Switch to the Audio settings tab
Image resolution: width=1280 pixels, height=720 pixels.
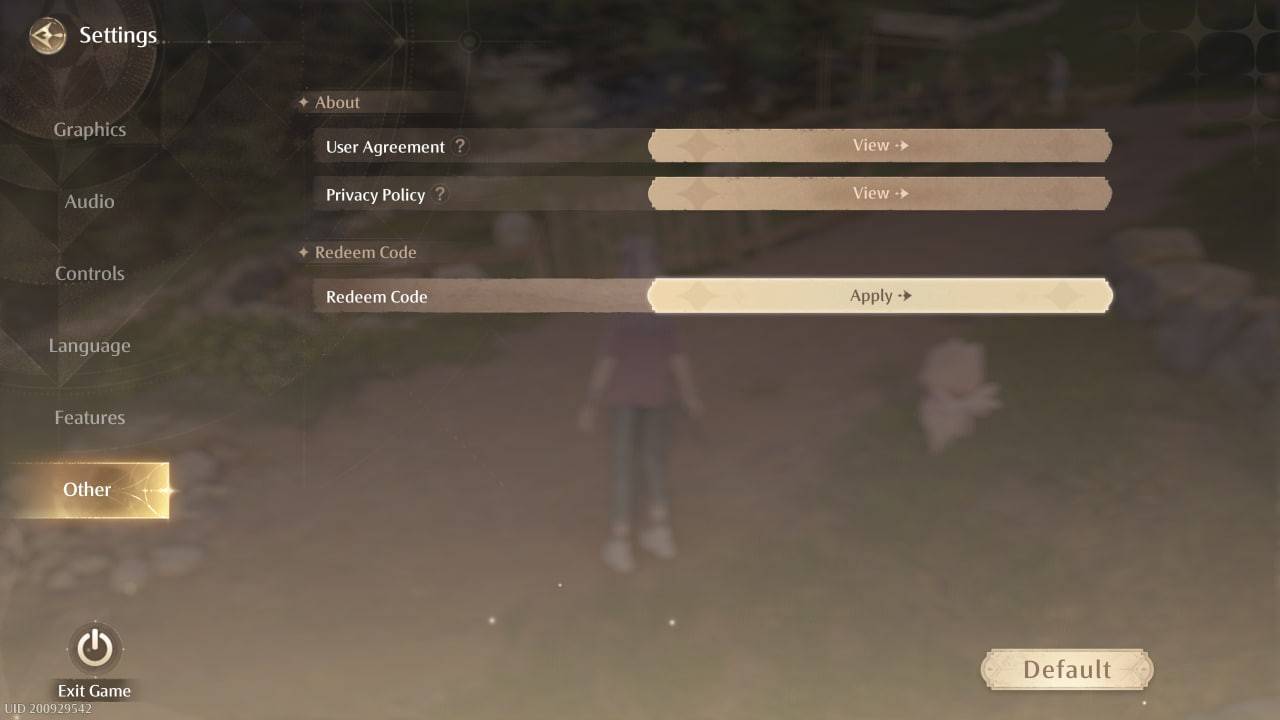[89, 201]
